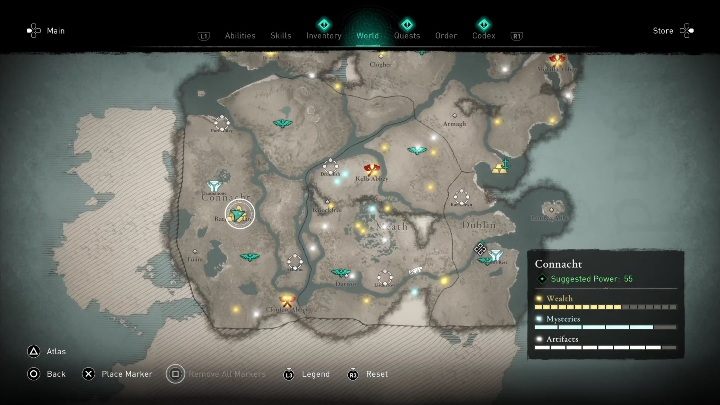Select the World map tab

point(367,35)
